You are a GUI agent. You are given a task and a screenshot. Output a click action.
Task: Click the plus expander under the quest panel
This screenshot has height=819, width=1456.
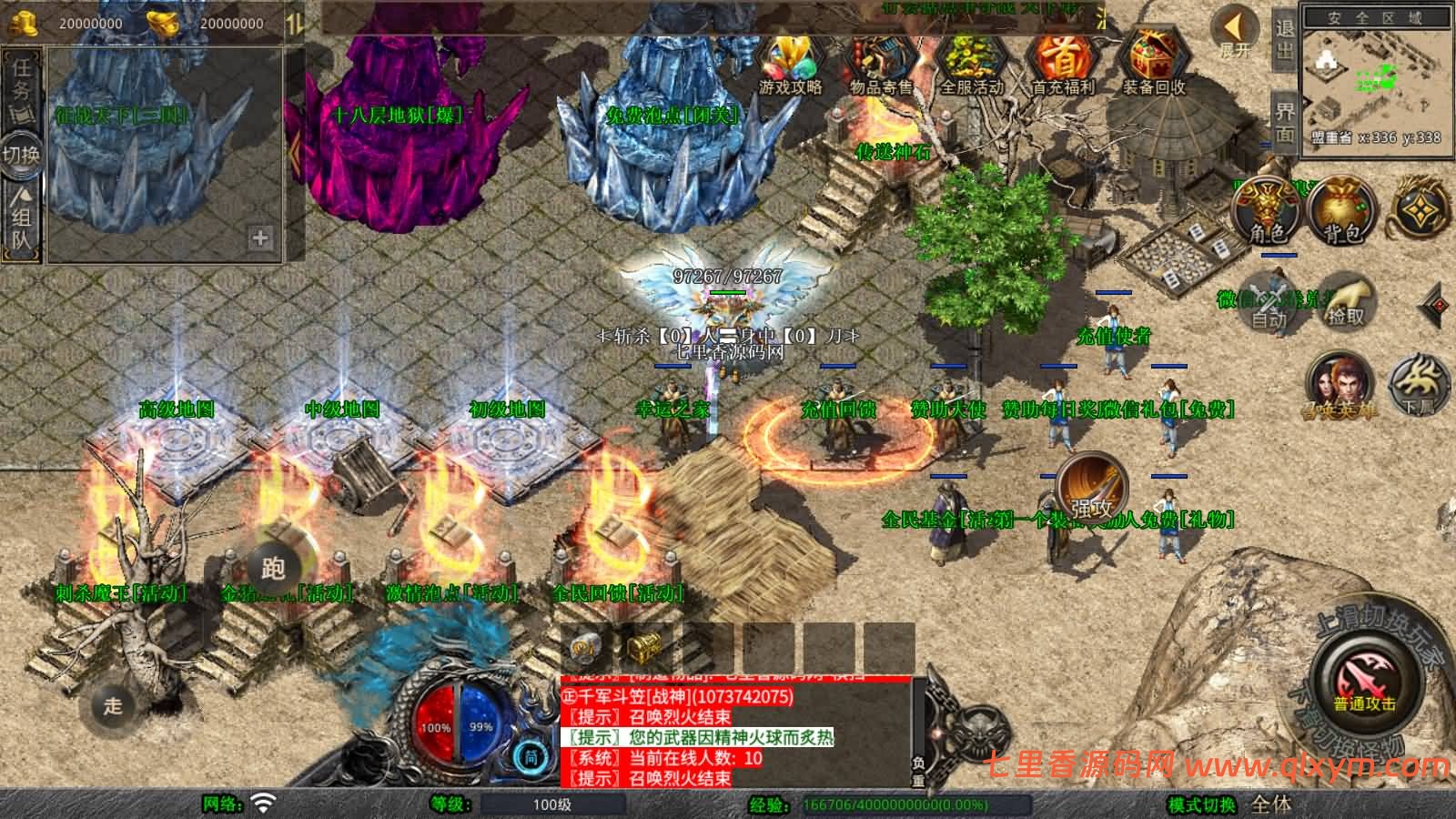tap(260, 239)
